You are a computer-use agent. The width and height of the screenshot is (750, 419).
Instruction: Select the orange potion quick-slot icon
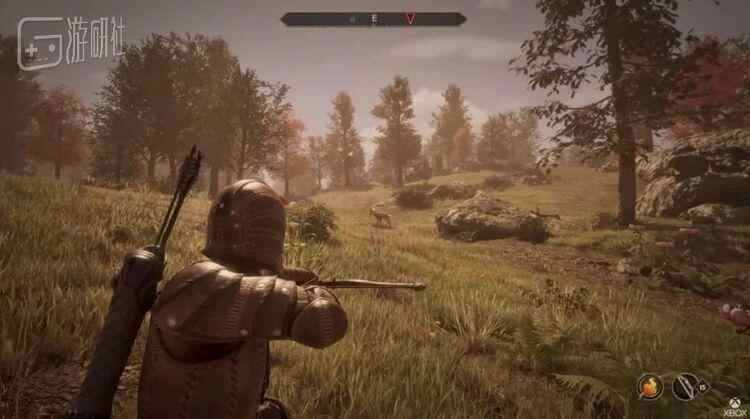pyautogui.click(x=650, y=385)
